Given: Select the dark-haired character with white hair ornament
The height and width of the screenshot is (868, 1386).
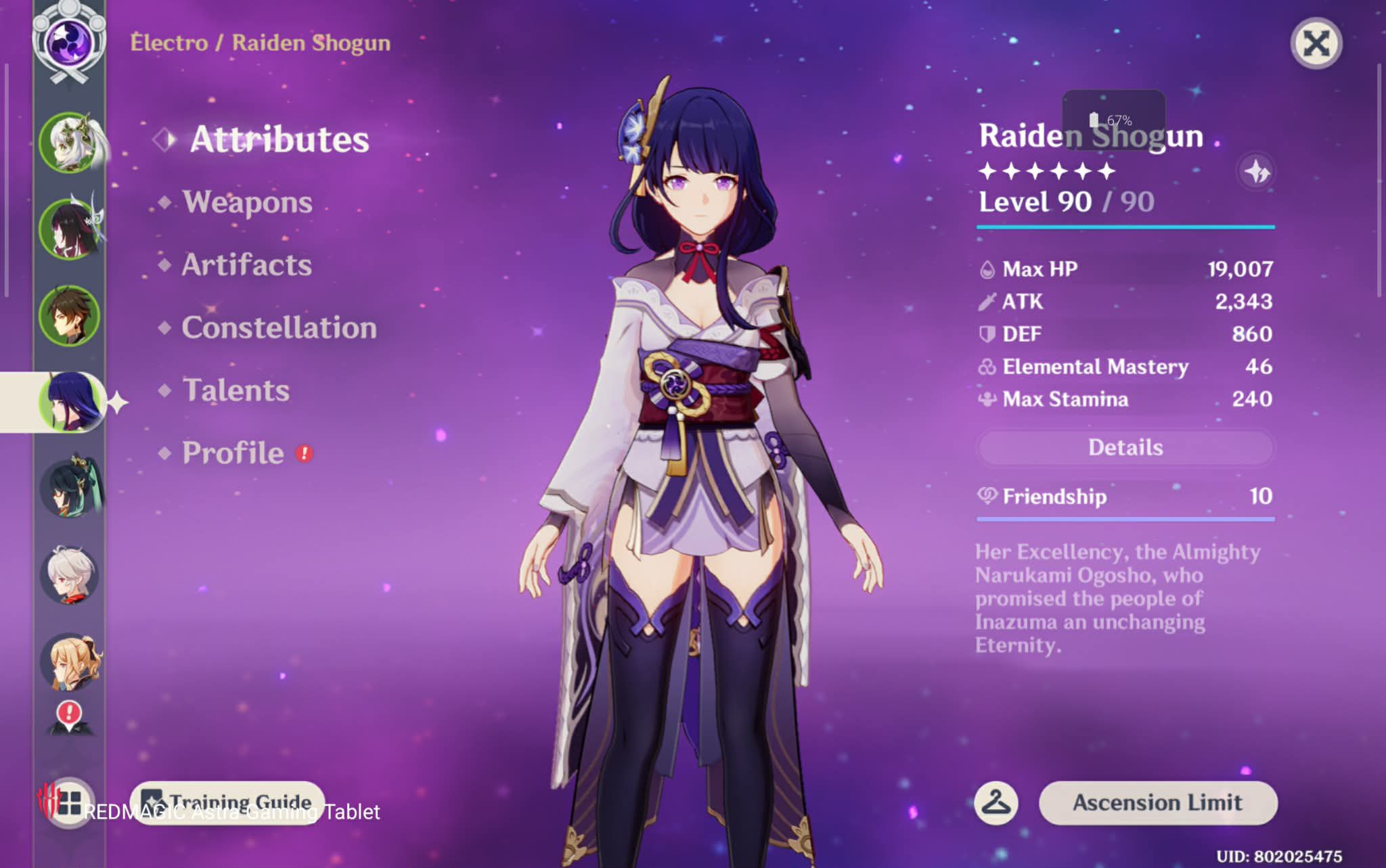Looking at the screenshot, I should (x=70, y=229).
